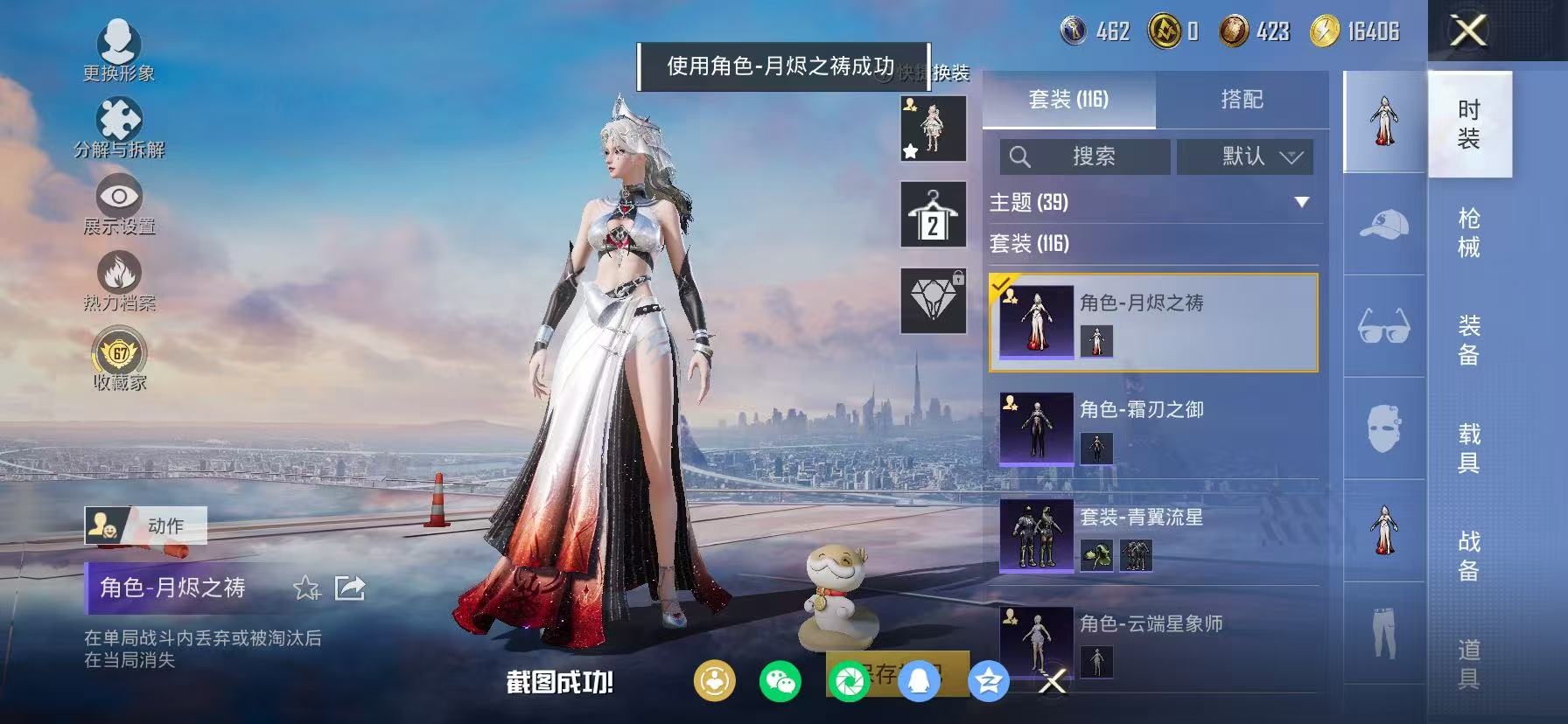Share screenshot via WeChat icon
The image size is (1568, 724).
pos(780,683)
